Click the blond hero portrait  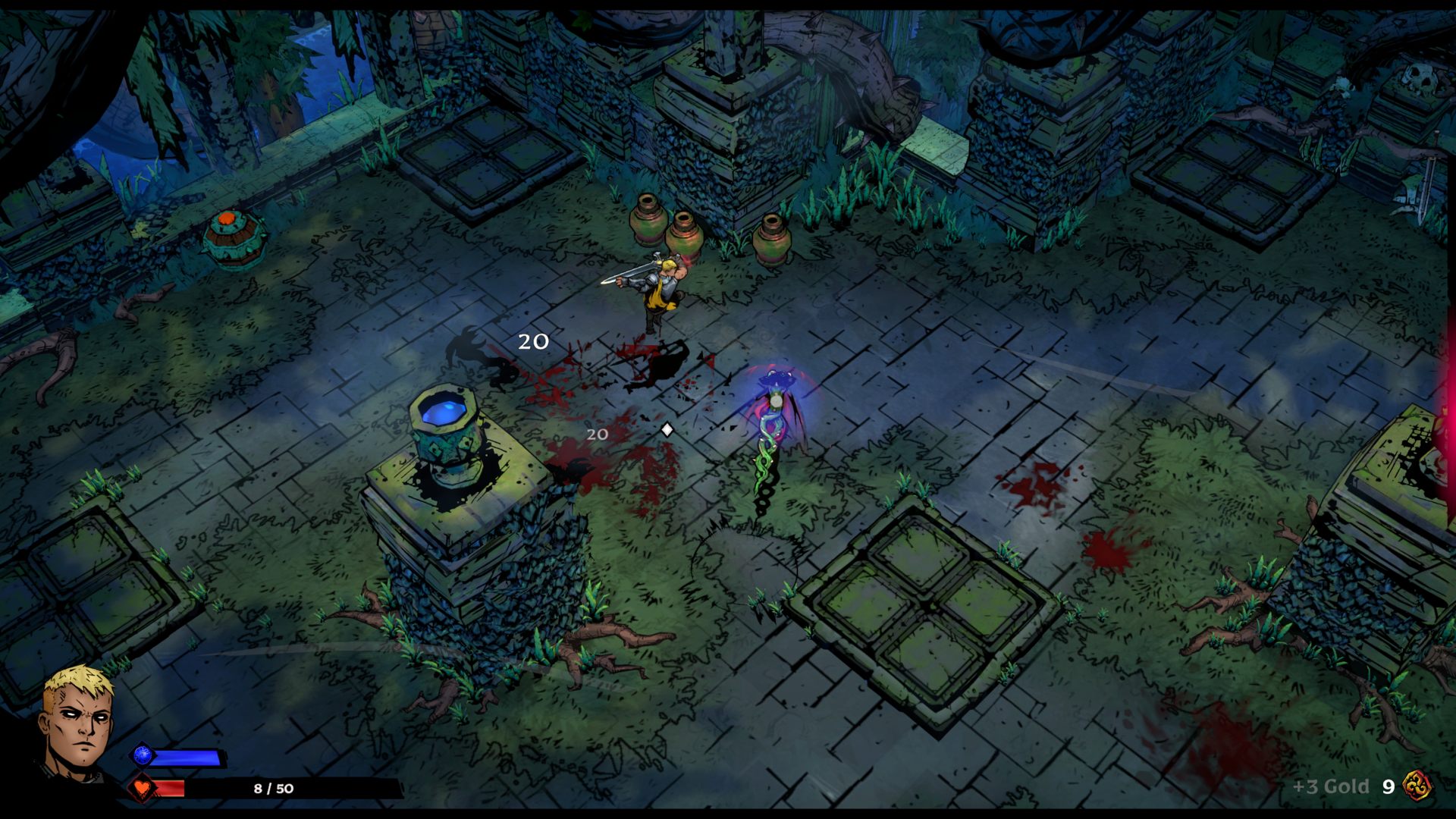77,720
